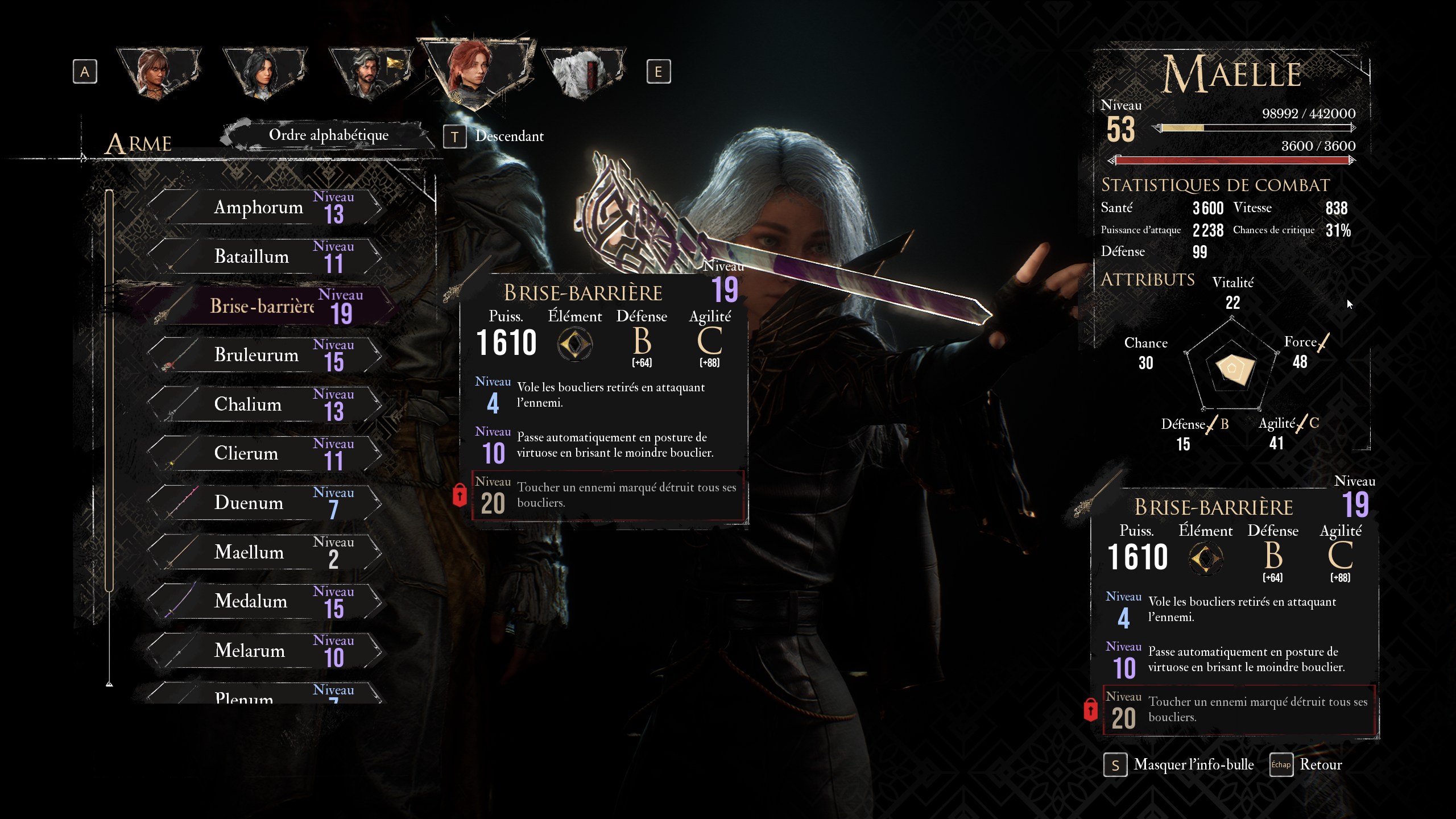Switch to the white furry creature portrait
This screenshot has width=1456, height=819.
tap(582, 73)
